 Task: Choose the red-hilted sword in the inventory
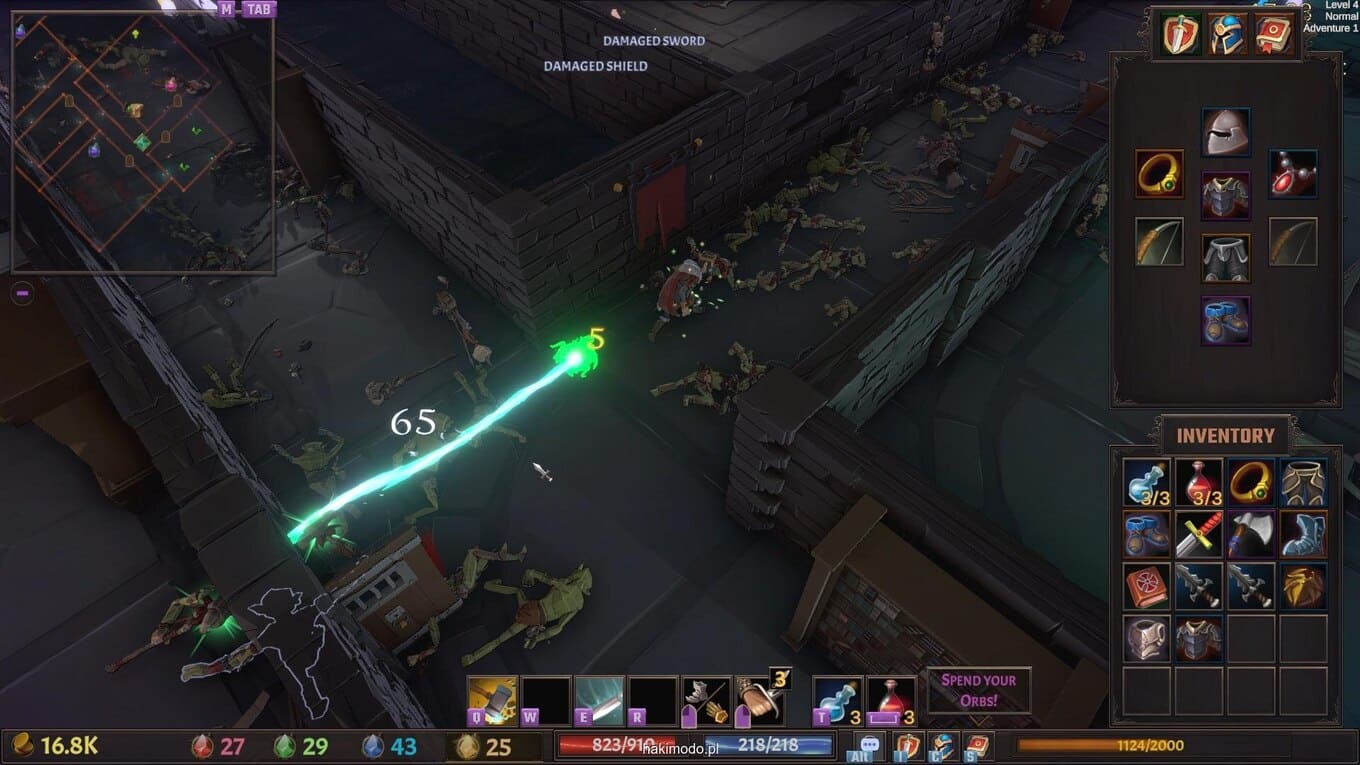(x=1199, y=534)
